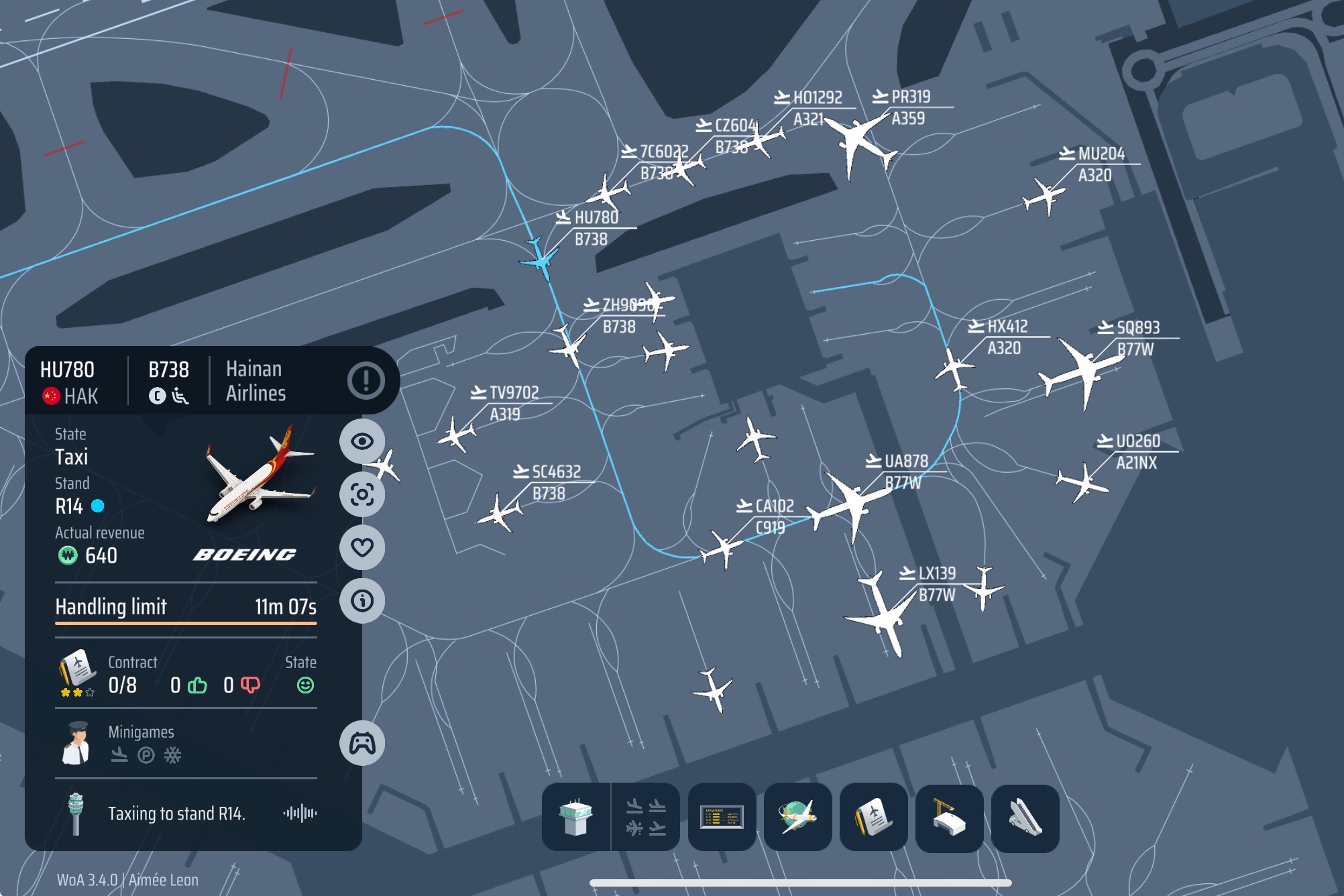Select the TV9702 A319 flight label
Image resolution: width=1344 pixels, height=896 pixels.
pyautogui.click(x=513, y=402)
